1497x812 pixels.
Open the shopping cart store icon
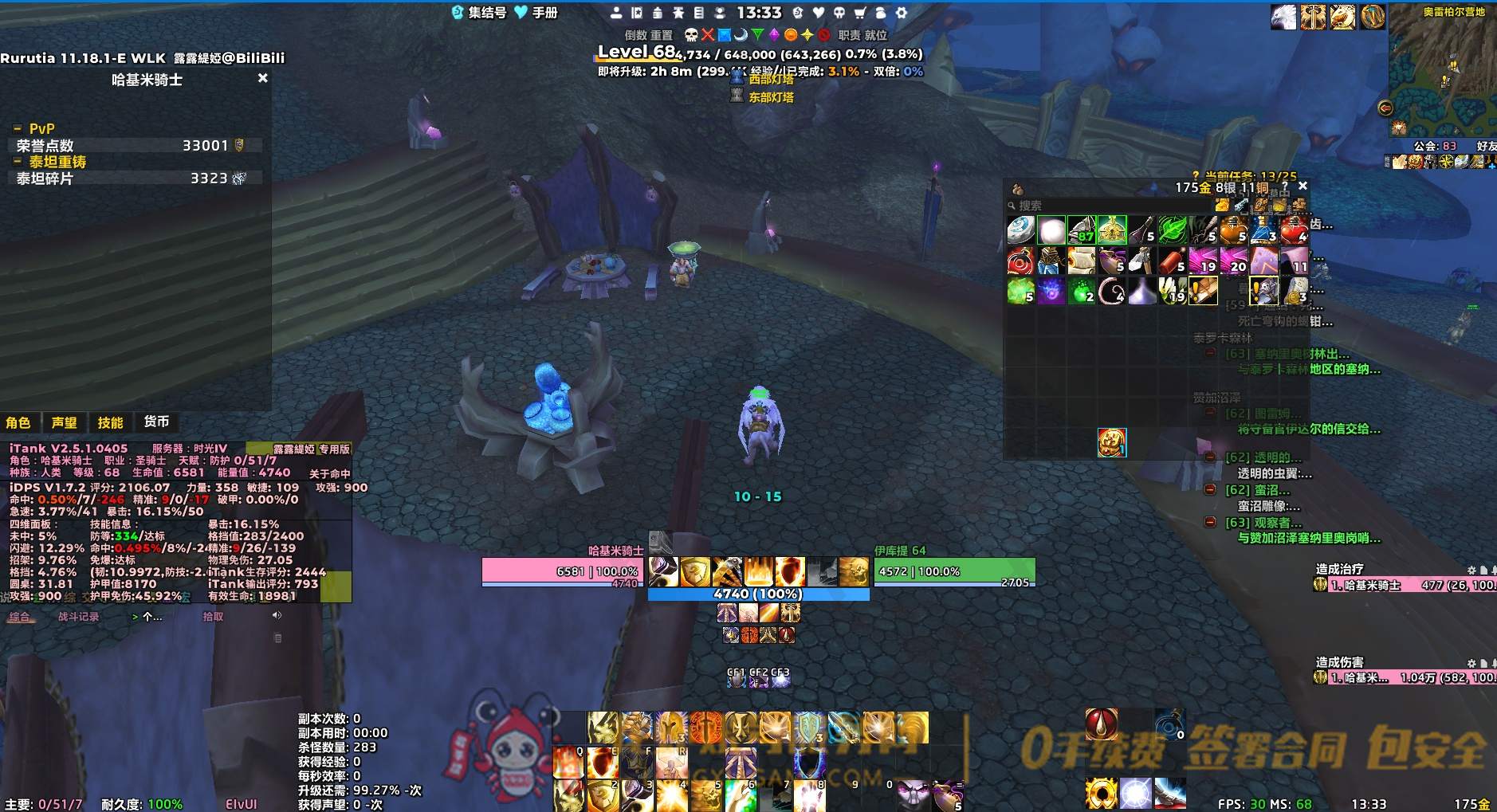point(860,13)
